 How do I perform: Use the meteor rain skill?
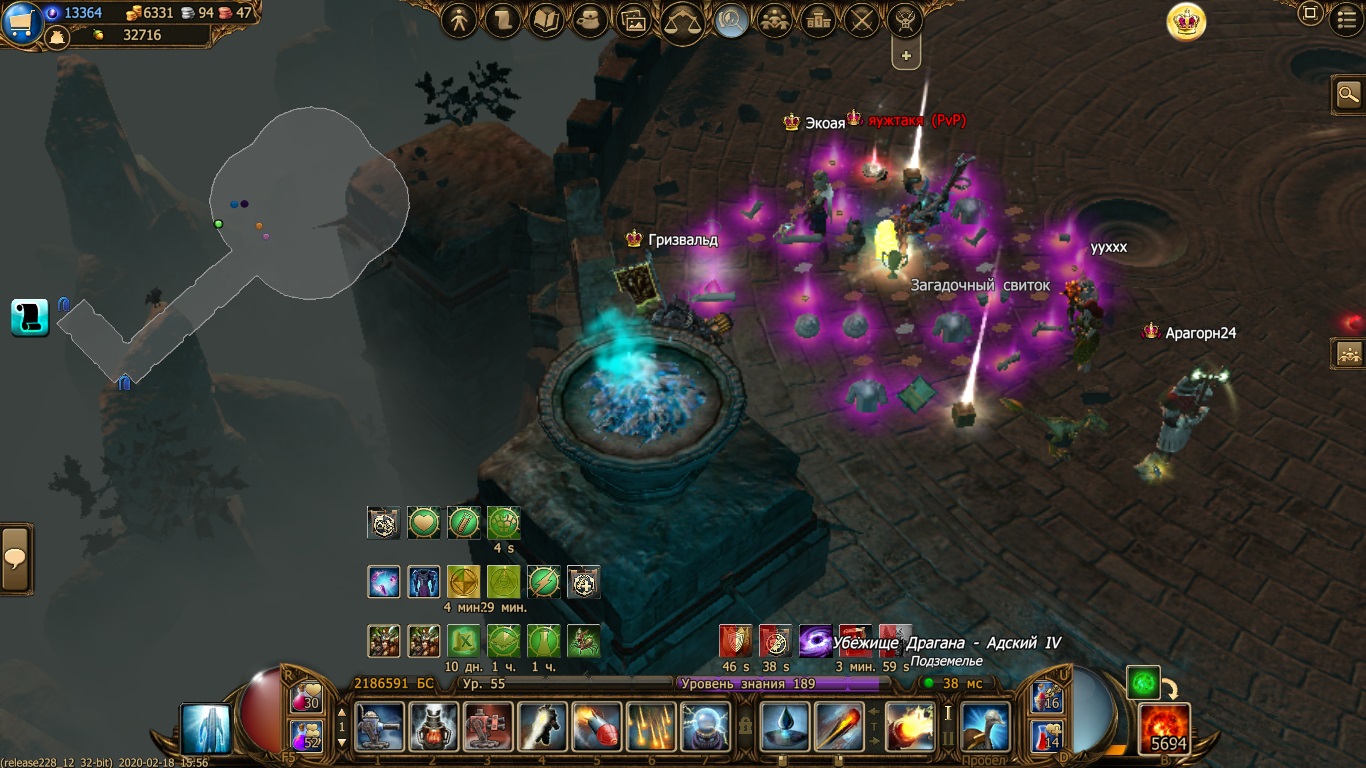click(650, 727)
